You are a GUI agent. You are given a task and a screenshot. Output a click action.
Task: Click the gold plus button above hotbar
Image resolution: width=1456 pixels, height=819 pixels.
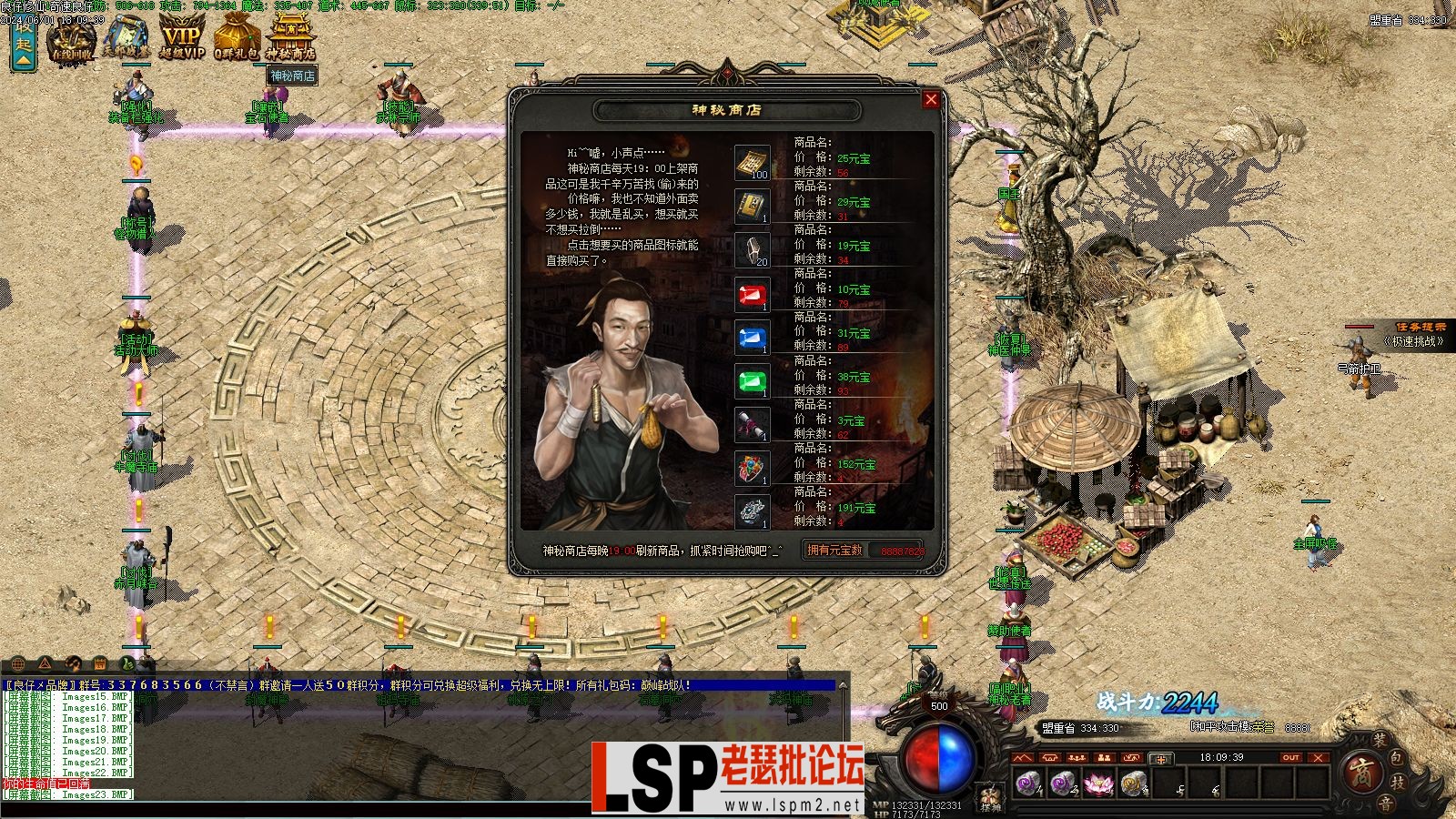(x=1159, y=758)
